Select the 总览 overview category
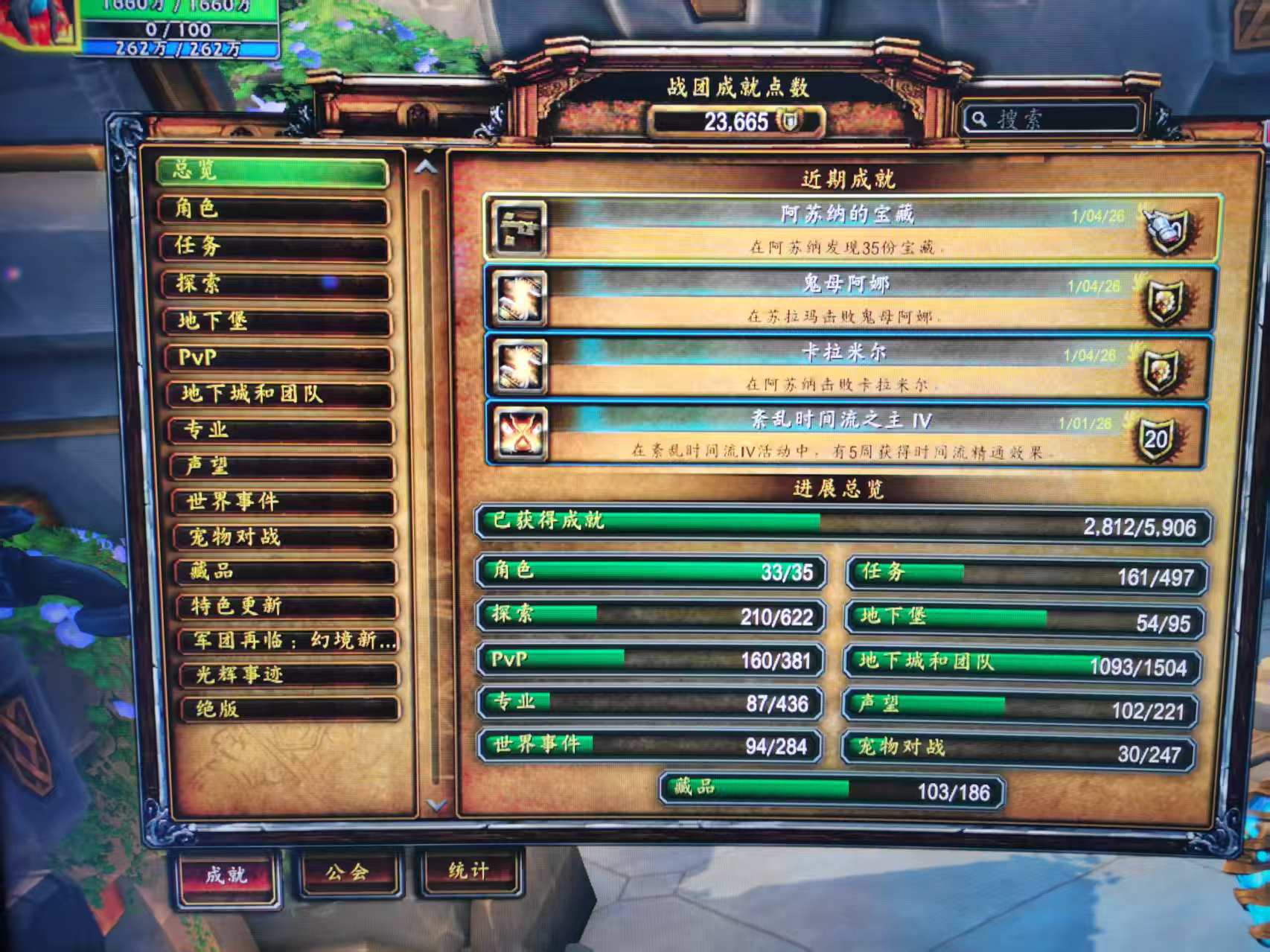Viewport: 1270px width, 952px height. [272, 171]
